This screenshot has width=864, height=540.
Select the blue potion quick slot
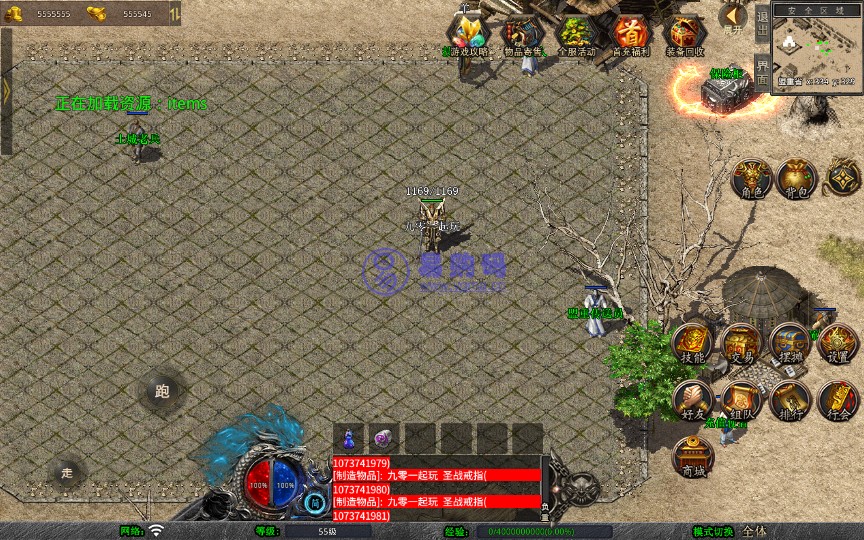348,438
